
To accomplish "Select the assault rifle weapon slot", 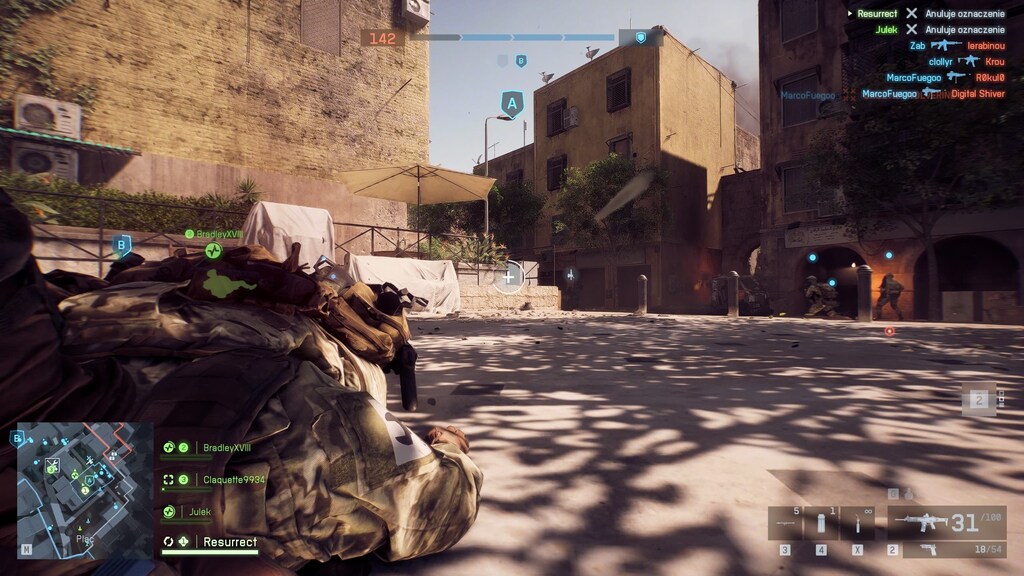I will [946, 522].
